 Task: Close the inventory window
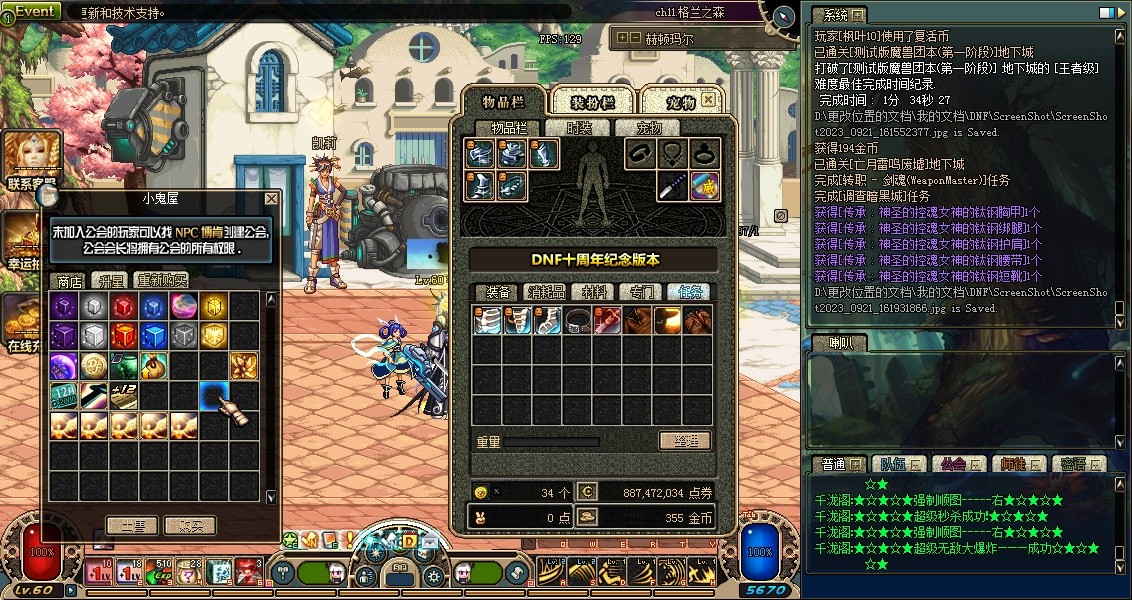pos(708,100)
